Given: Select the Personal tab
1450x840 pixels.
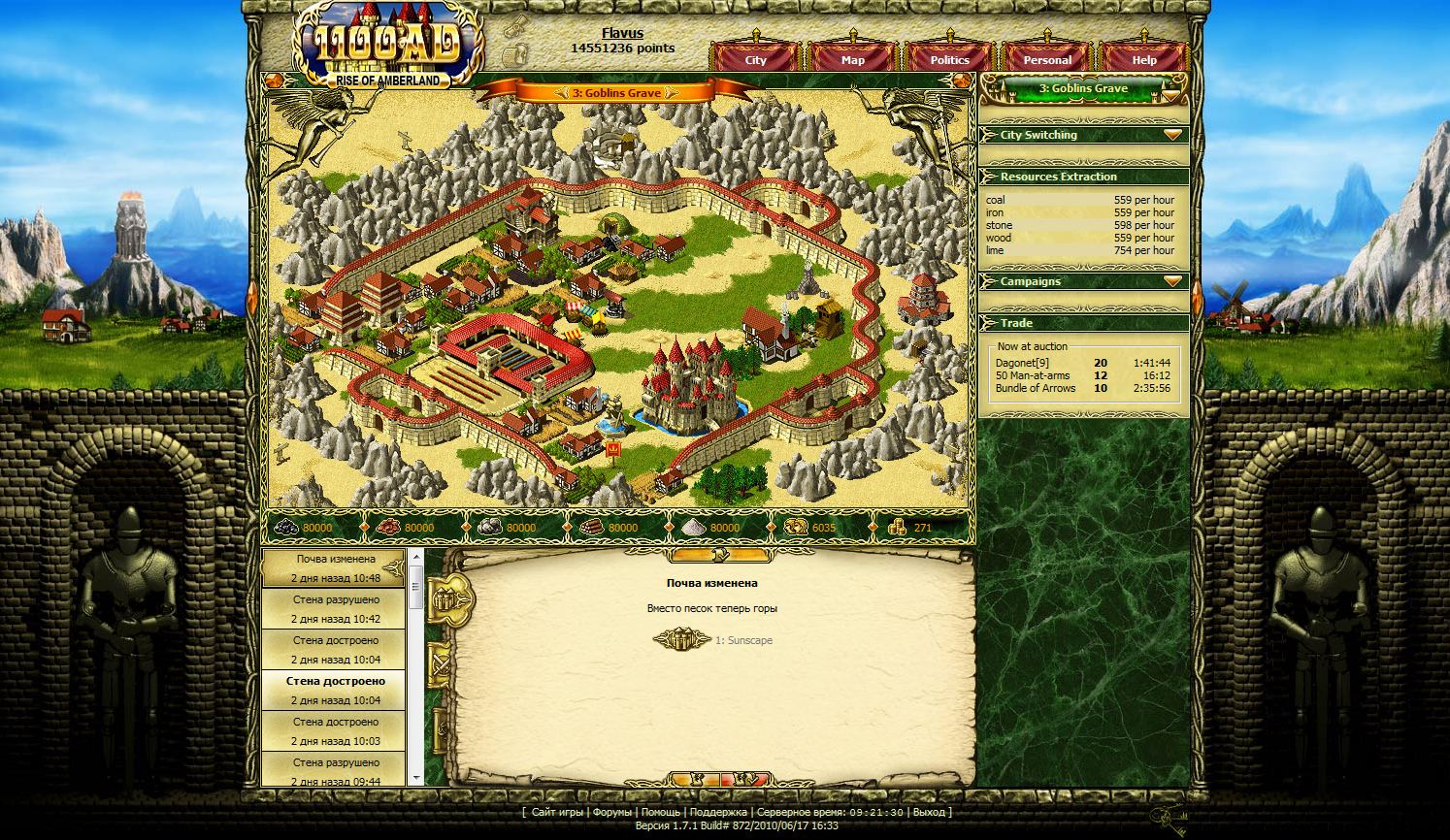Looking at the screenshot, I should (x=1047, y=60).
